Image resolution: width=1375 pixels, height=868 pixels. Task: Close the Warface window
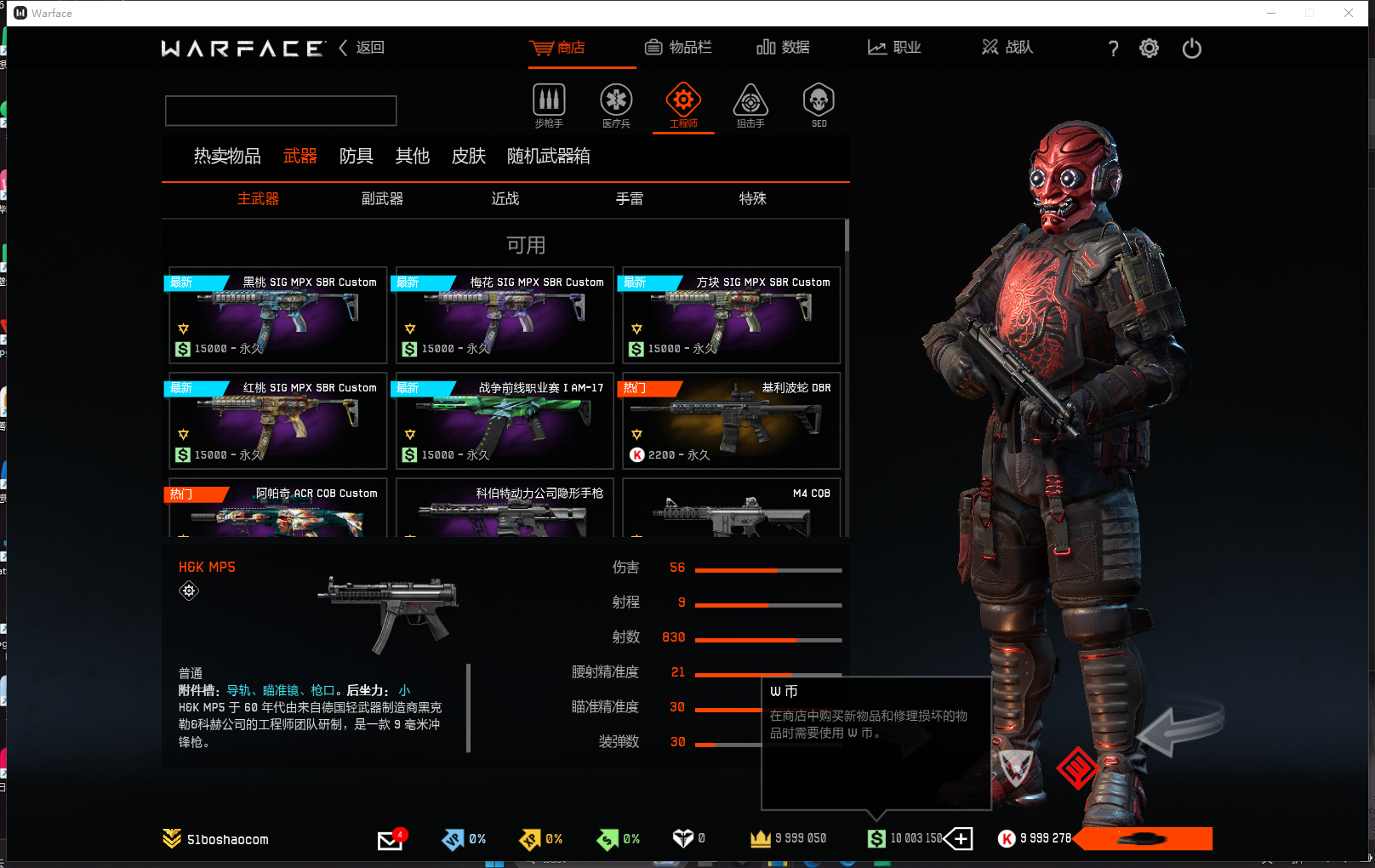point(1349,13)
